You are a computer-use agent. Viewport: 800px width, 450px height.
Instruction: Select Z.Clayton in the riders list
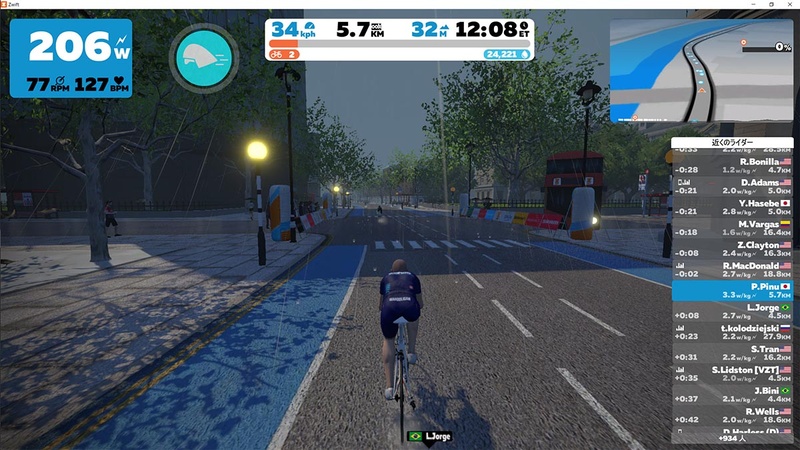(735, 249)
